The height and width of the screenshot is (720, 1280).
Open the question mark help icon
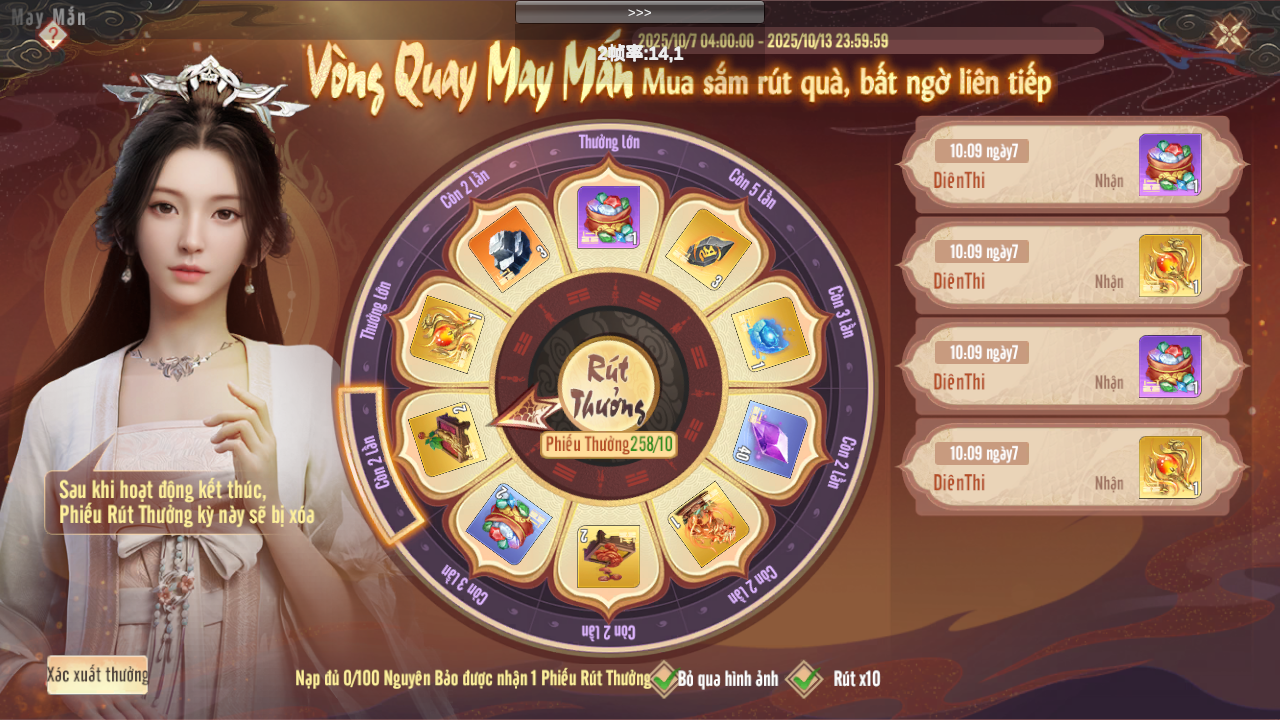coord(53,36)
